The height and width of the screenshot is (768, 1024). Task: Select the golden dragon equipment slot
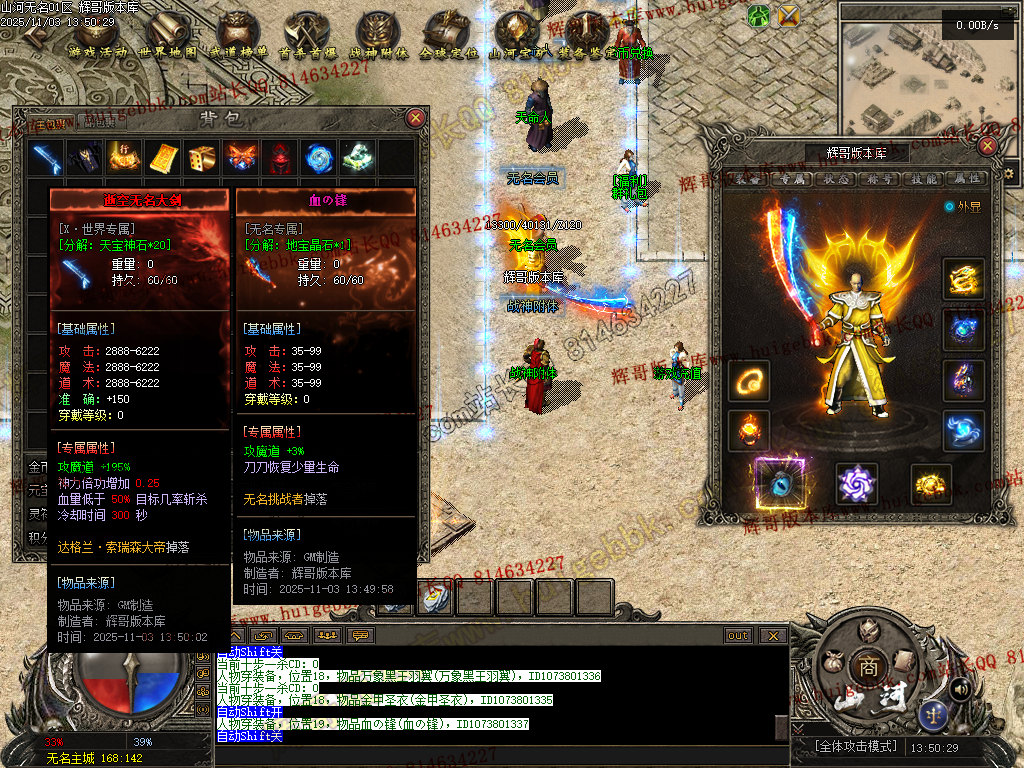point(964,280)
